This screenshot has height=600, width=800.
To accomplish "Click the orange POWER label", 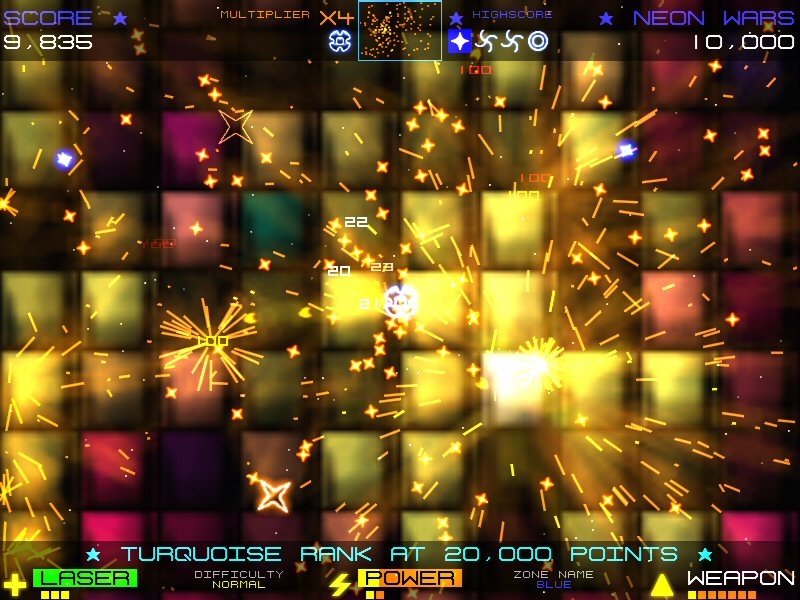I will click(x=410, y=578).
